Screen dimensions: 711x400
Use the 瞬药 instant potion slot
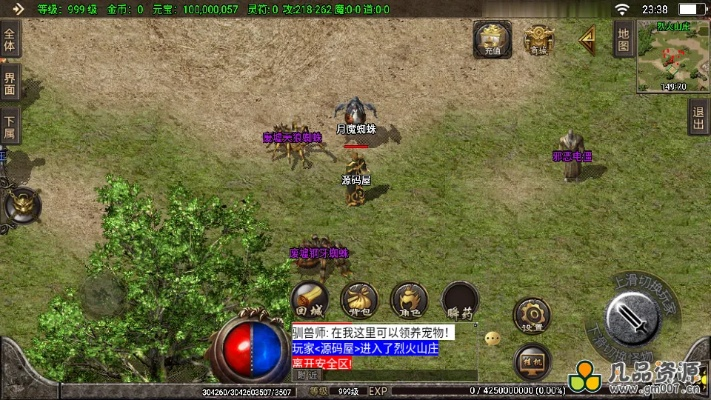(x=460, y=300)
